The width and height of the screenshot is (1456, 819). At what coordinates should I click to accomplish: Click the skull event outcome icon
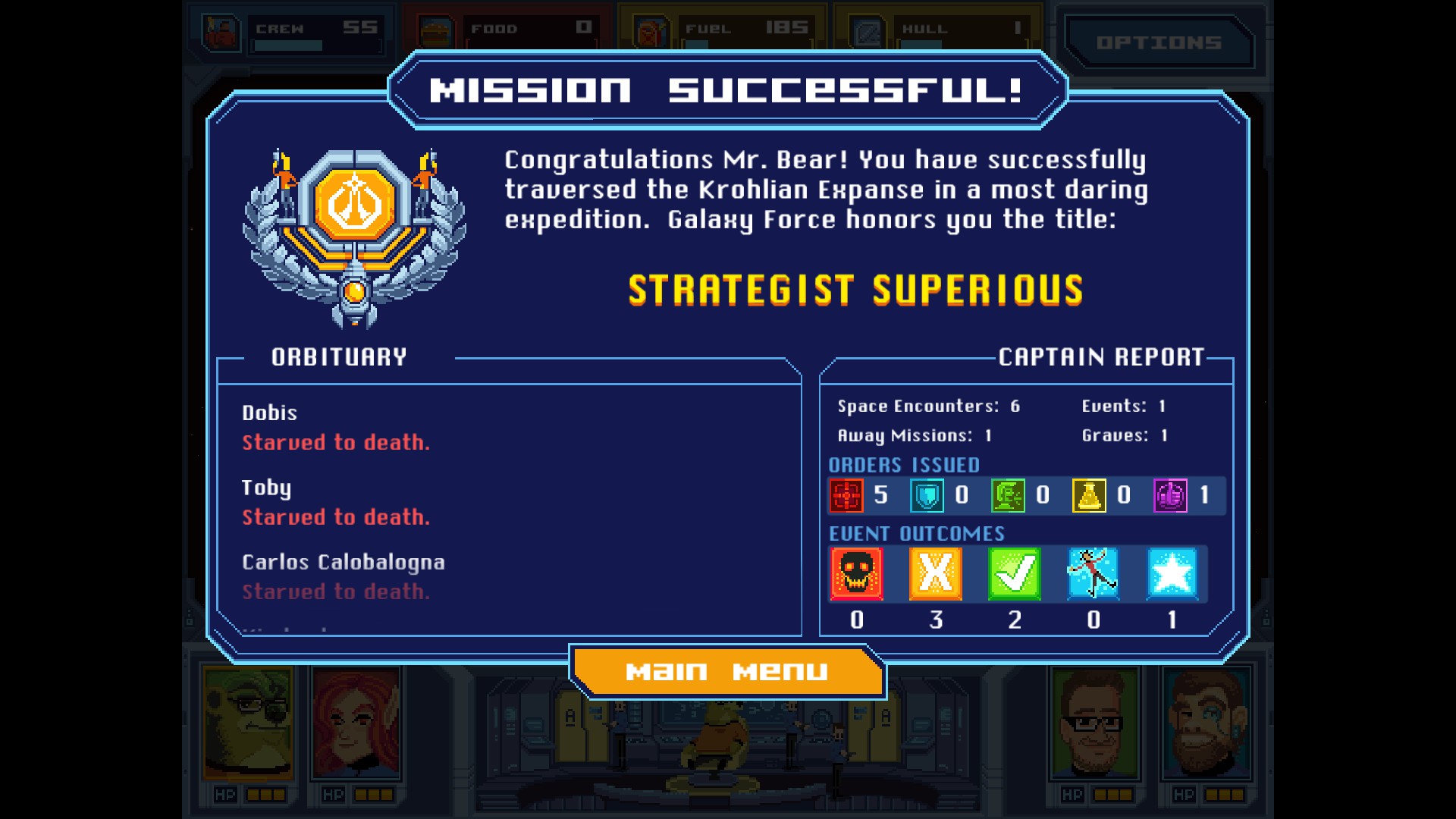click(x=858, y=574)
